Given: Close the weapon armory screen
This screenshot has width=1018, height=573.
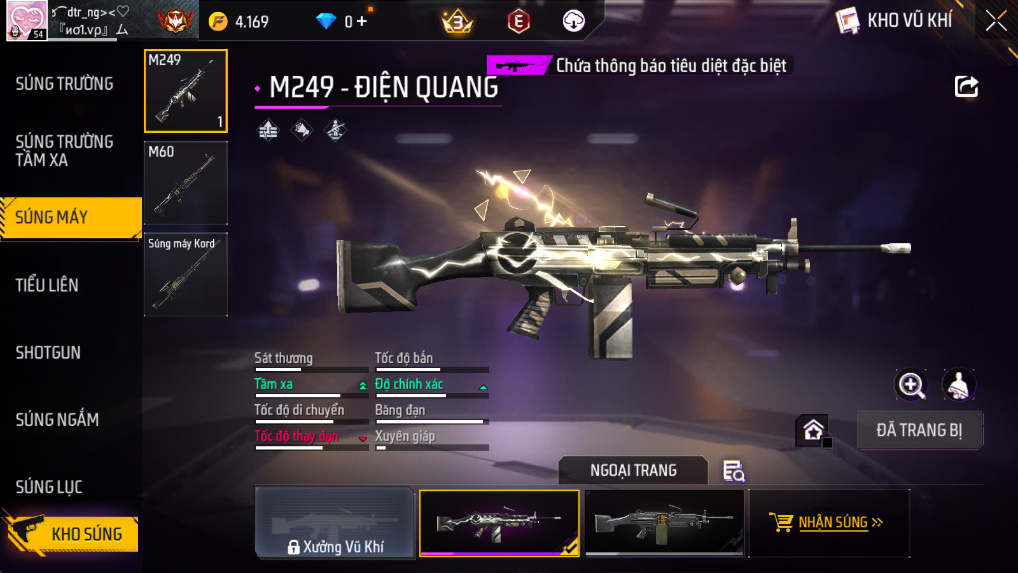Looking at the screenshot, I should [x=995, y=21].
